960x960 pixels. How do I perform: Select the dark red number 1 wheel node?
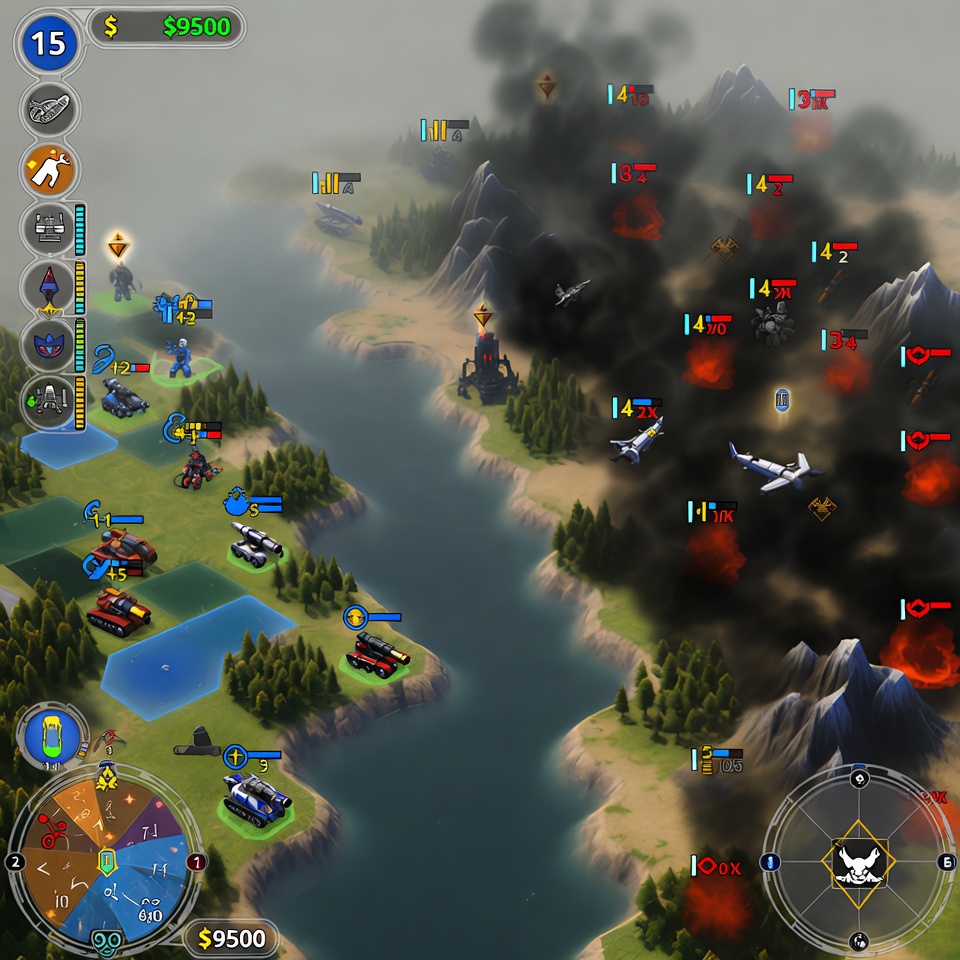click(197, 862)
